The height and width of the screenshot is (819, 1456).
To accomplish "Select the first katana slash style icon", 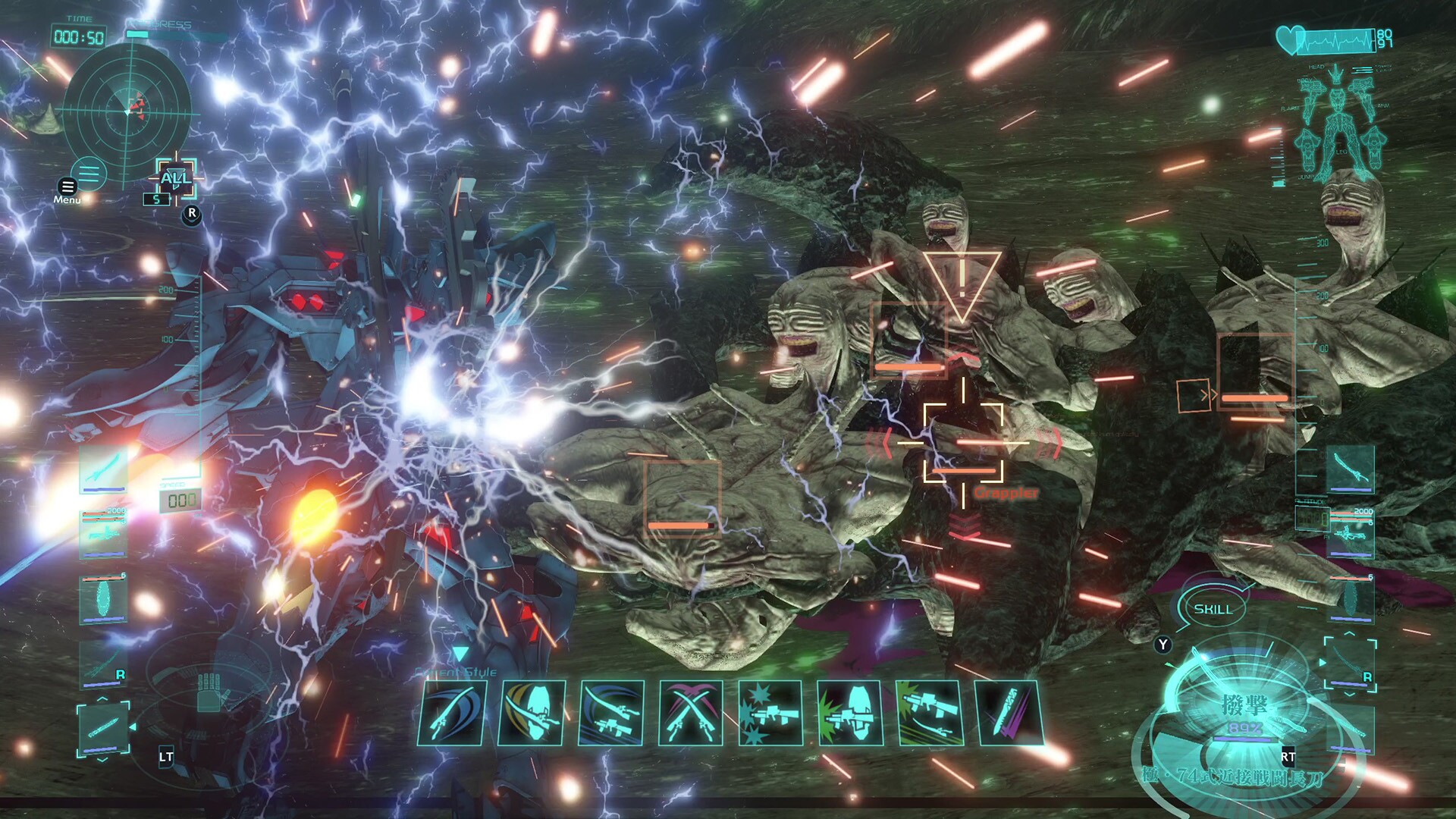I will pyautogui.click(x=453, y=711).
